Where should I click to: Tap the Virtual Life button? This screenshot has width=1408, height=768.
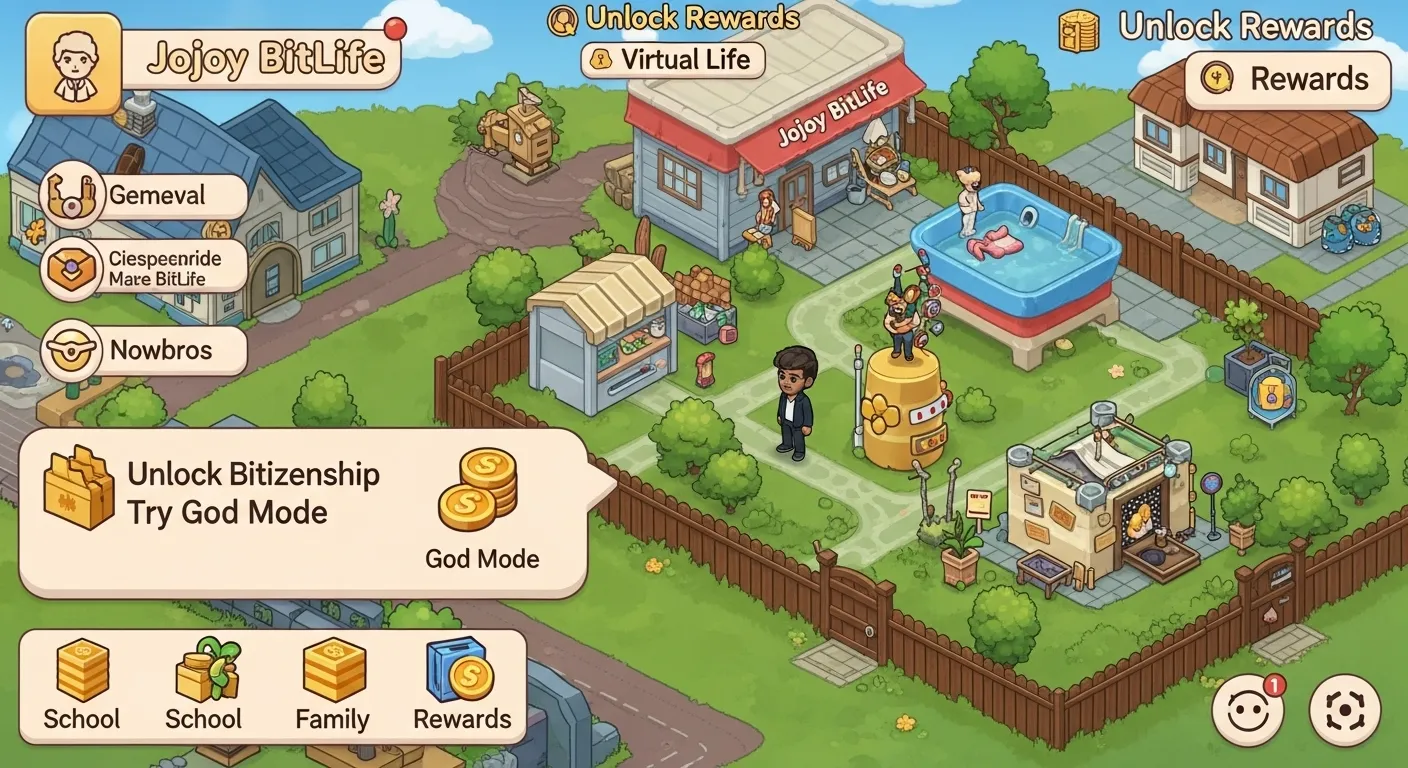(672, 59)
